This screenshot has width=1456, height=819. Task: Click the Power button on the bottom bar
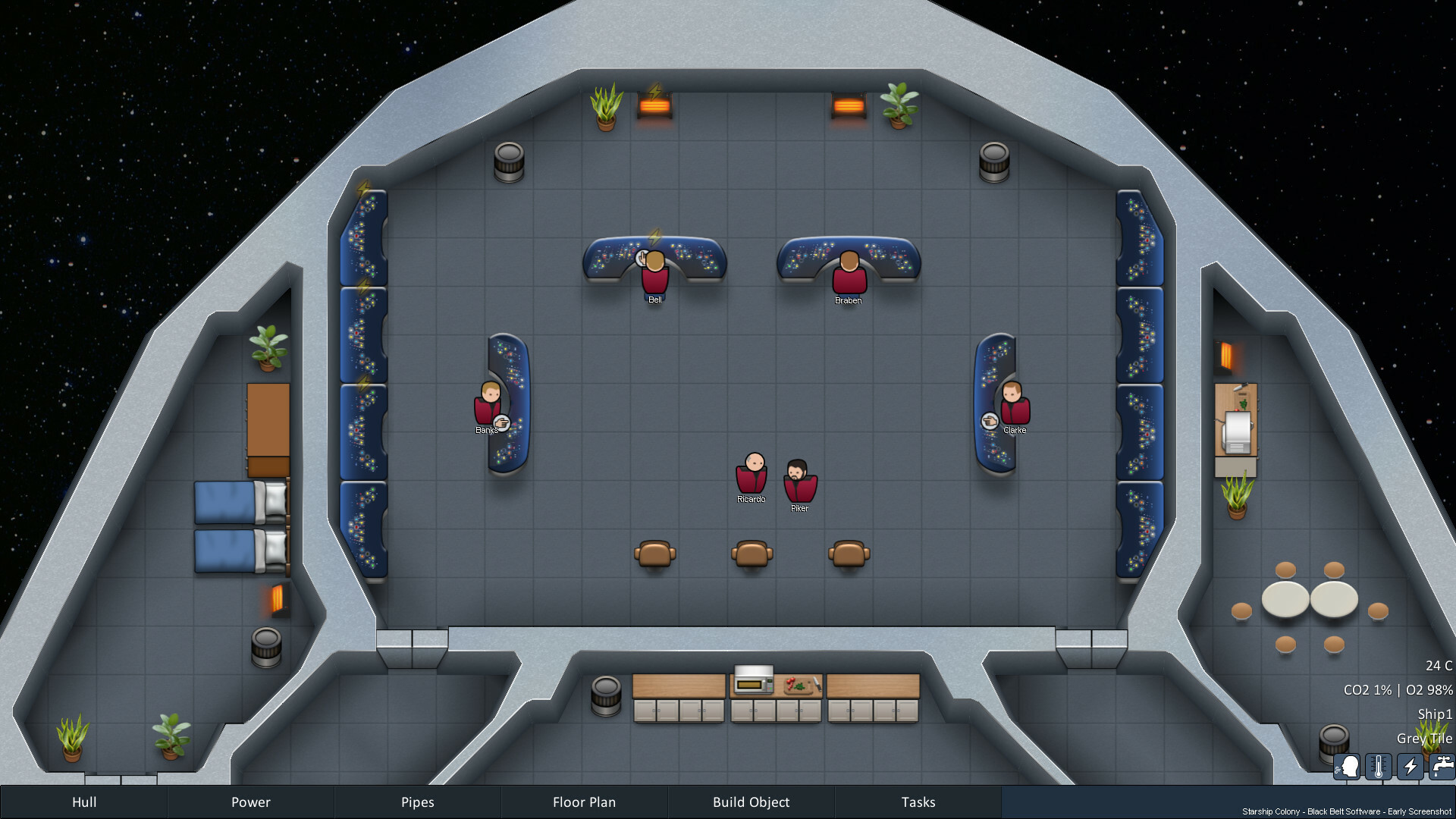(250, 802)
